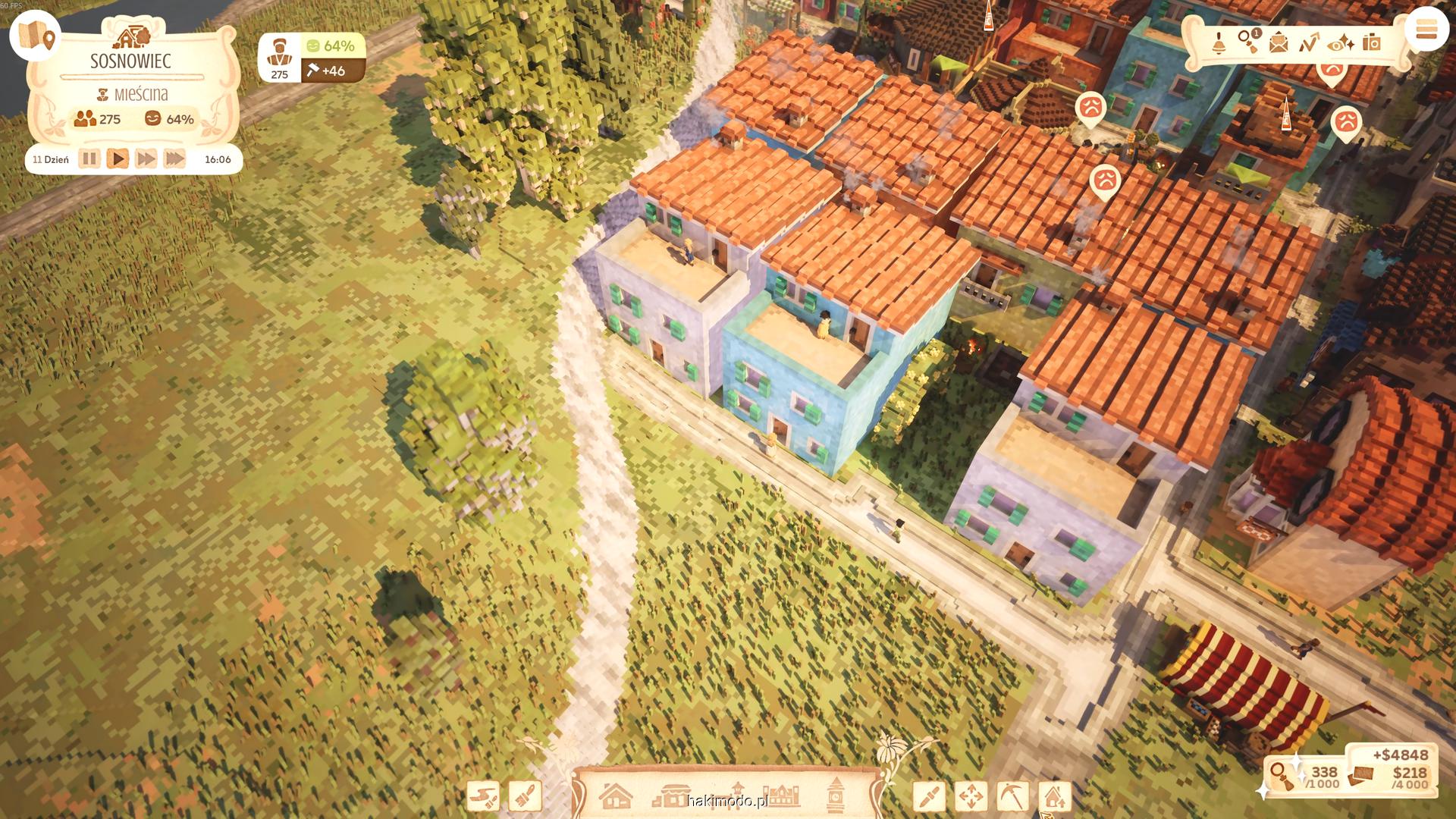Image resolution: width=1456 pixels, height=819 pixels.
Task: Open the world map with the pin icon
Action: coord(36,36)
